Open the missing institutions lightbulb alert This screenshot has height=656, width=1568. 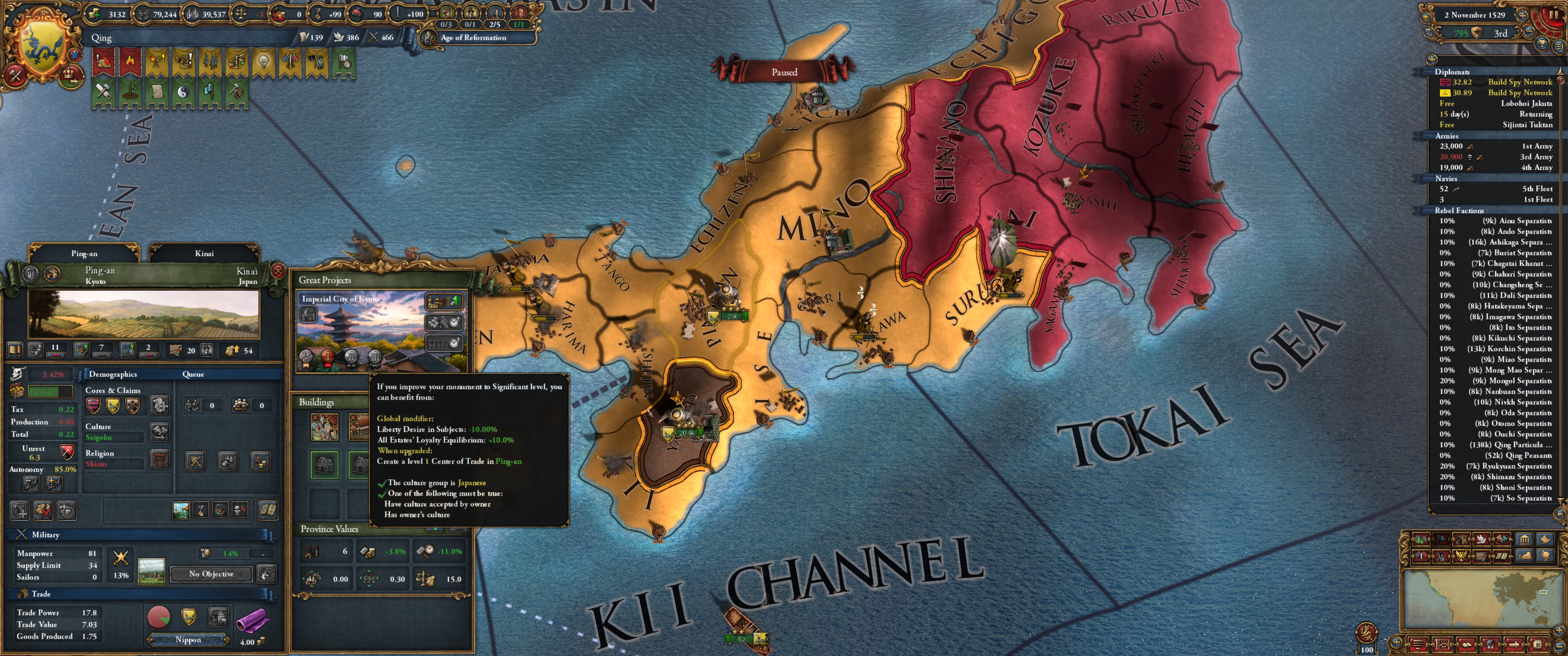(263, 61)
